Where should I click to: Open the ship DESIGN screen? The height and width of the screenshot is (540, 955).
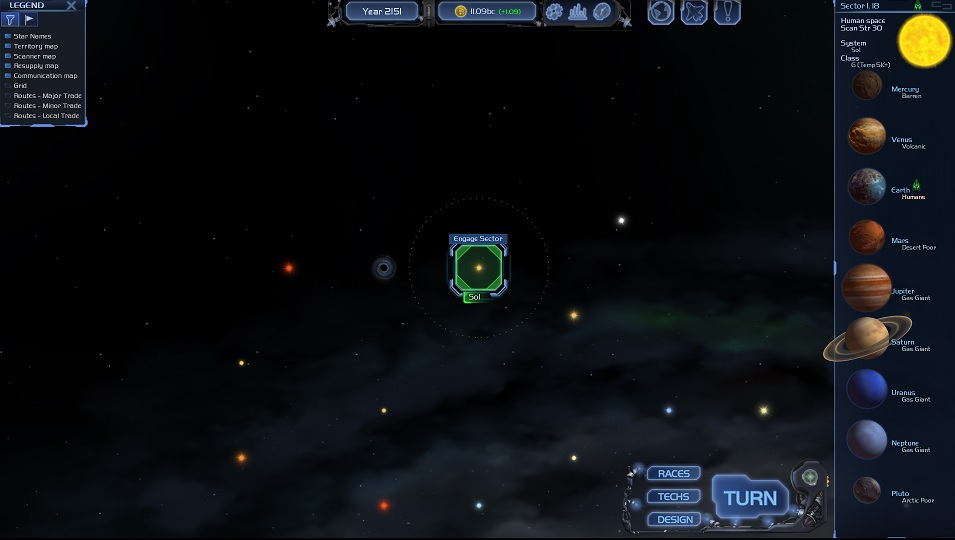[674, 519]
